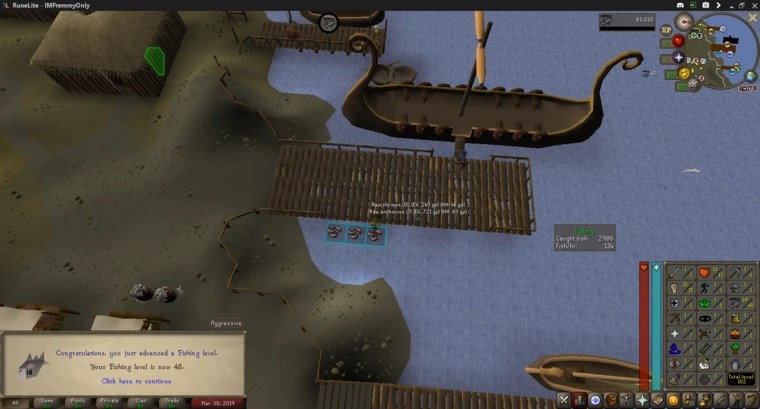The image size is (760, 409).
Task: Click the red Hitpoints orb
Action: click(678, 41)
